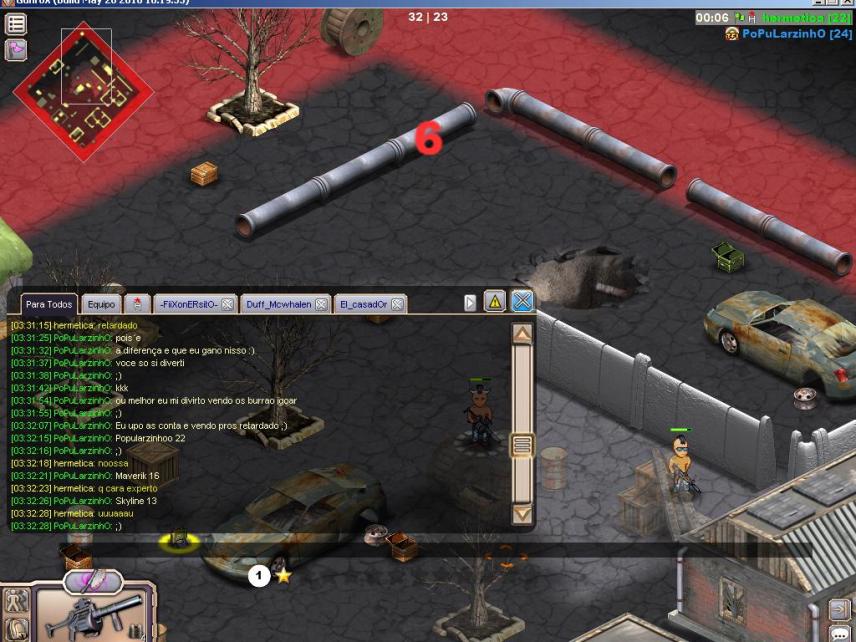Open the Duff_Mcwhalen chat tab
856x642 pixels.
[280, 303]
